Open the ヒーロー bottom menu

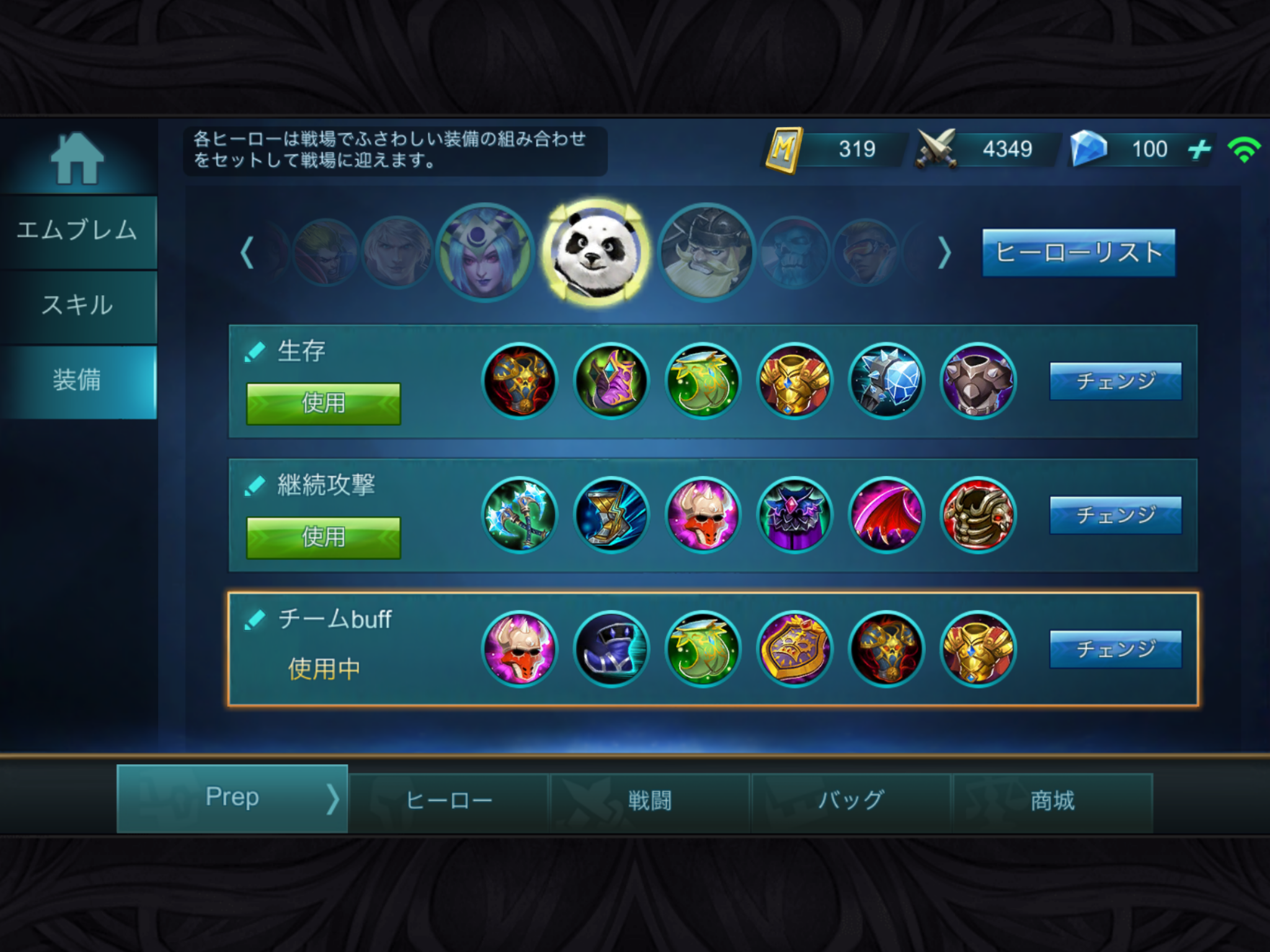coord(448,801)
